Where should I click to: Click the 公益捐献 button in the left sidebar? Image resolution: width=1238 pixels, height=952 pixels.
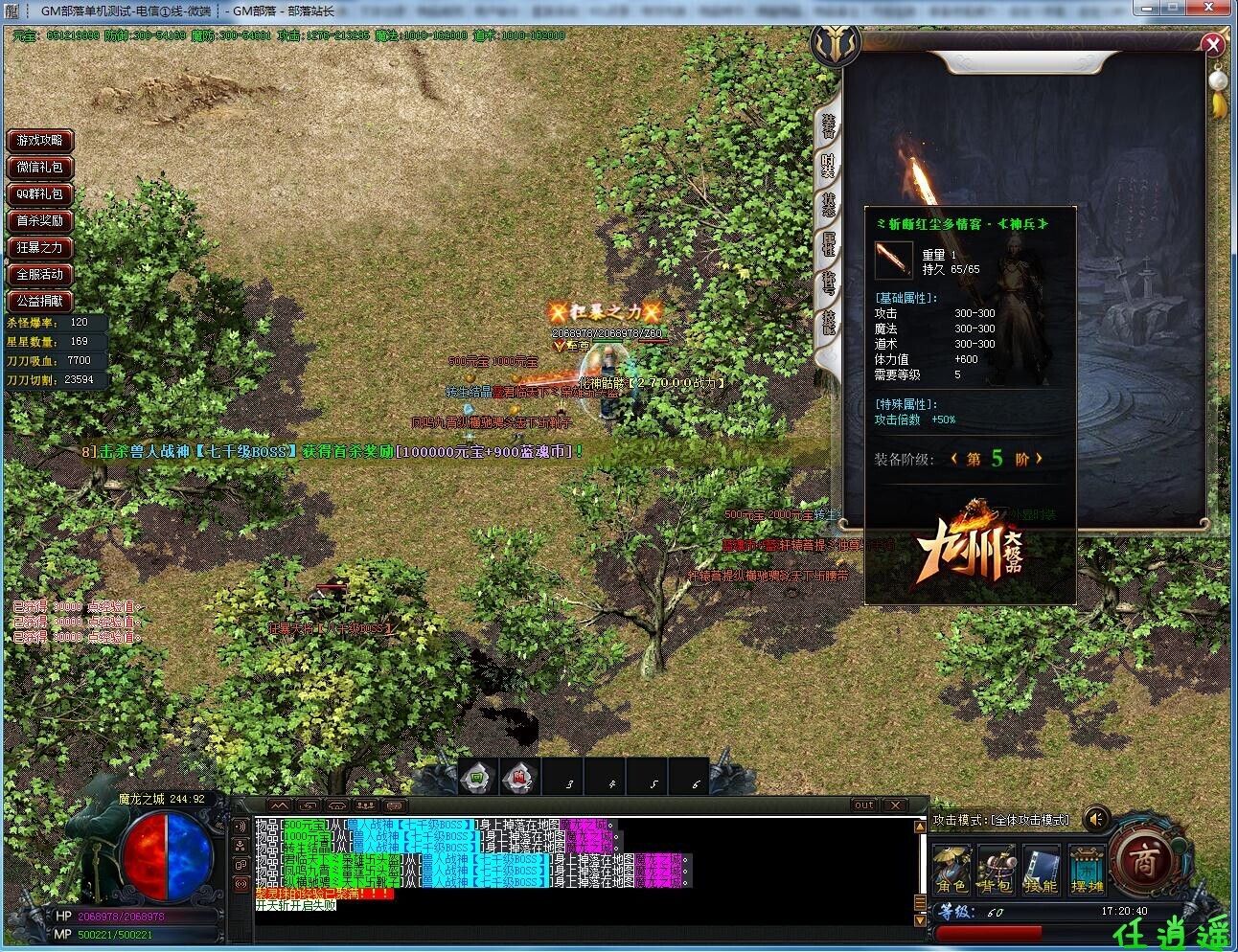tap(39, 302)
